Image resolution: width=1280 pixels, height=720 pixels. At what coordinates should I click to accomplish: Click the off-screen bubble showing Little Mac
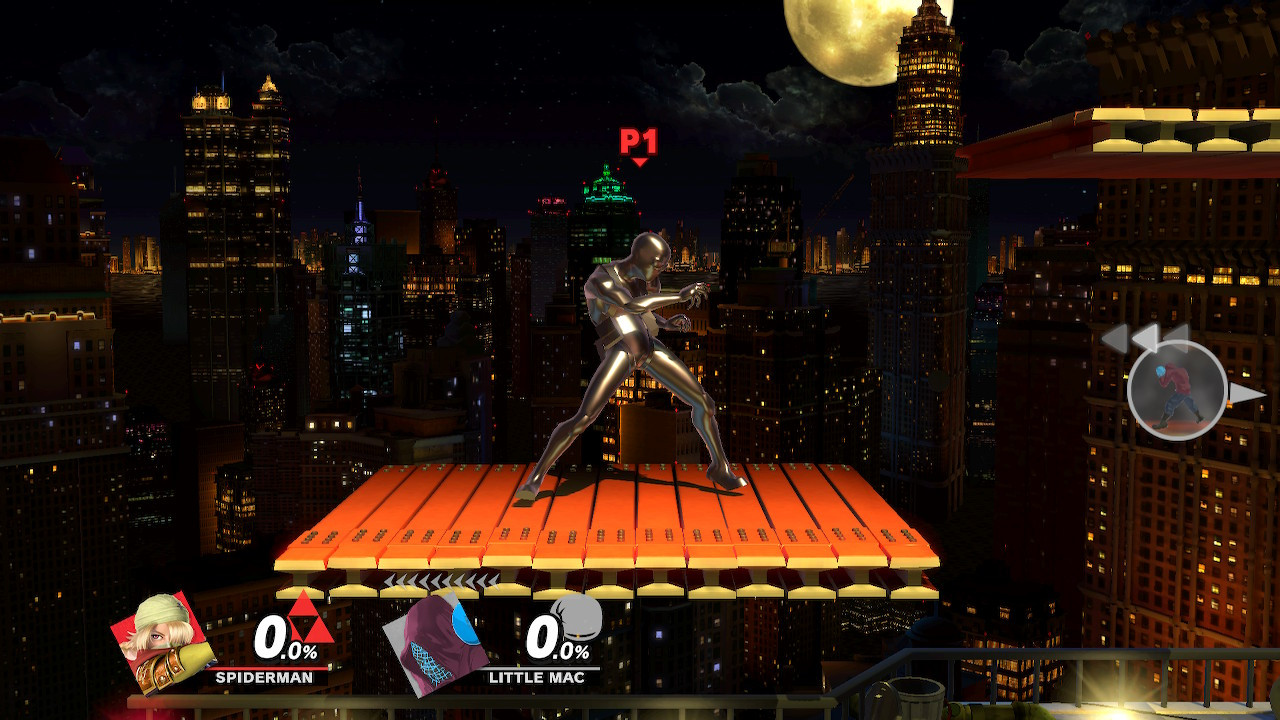(x=1178, y=388)
